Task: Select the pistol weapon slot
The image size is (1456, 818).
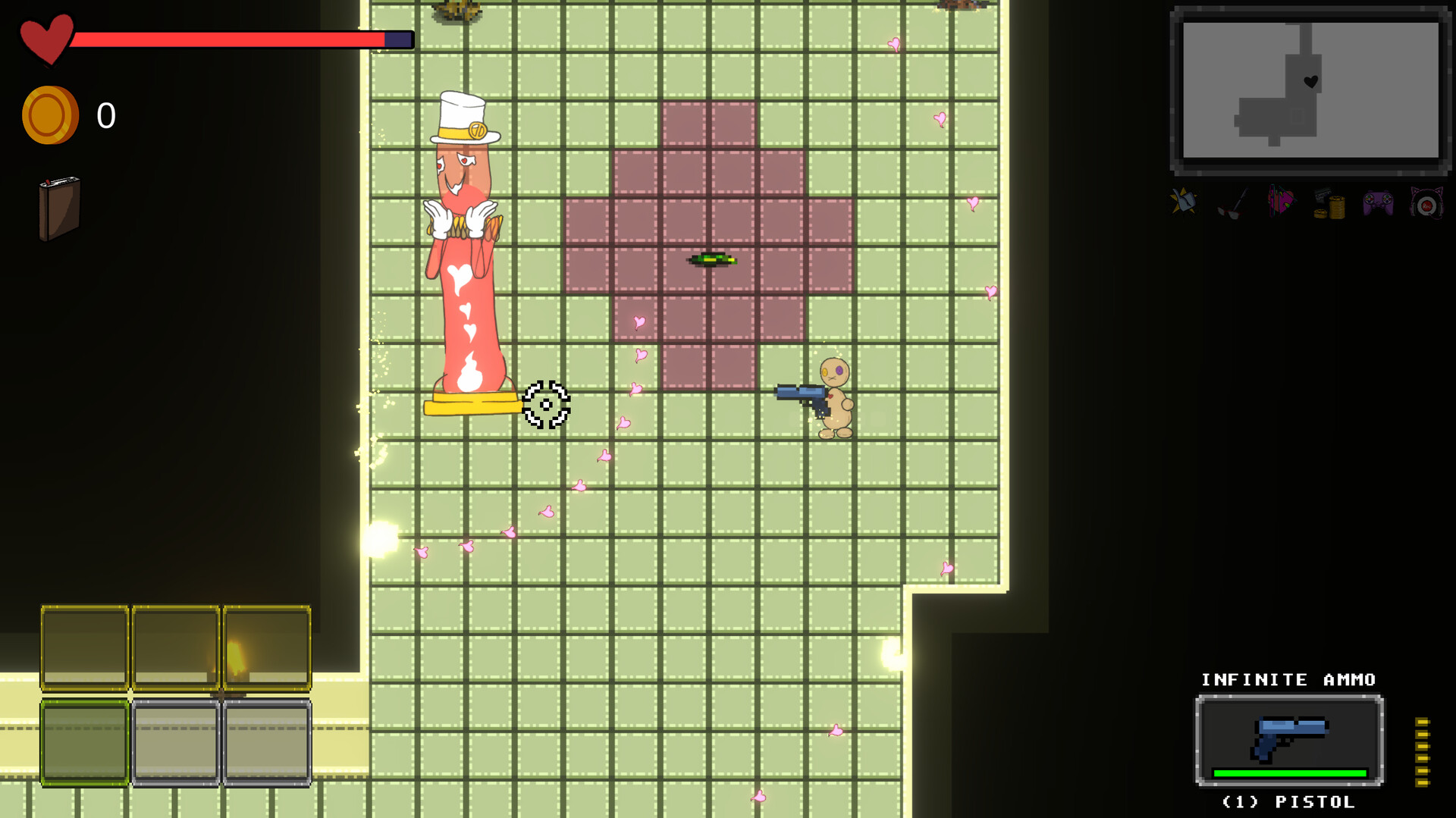Action: click(1289, 740)
